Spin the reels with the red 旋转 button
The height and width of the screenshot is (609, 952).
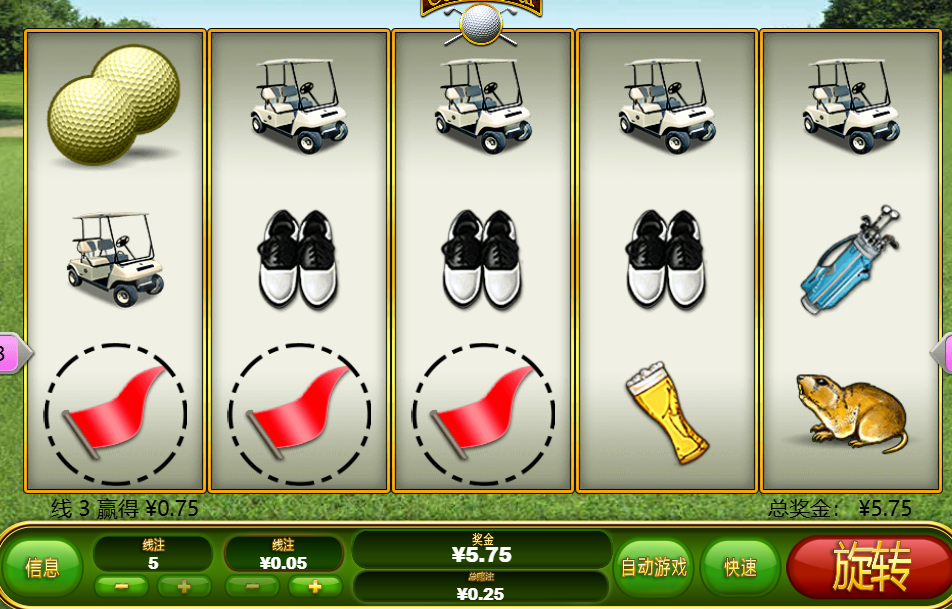coord(870,567)
